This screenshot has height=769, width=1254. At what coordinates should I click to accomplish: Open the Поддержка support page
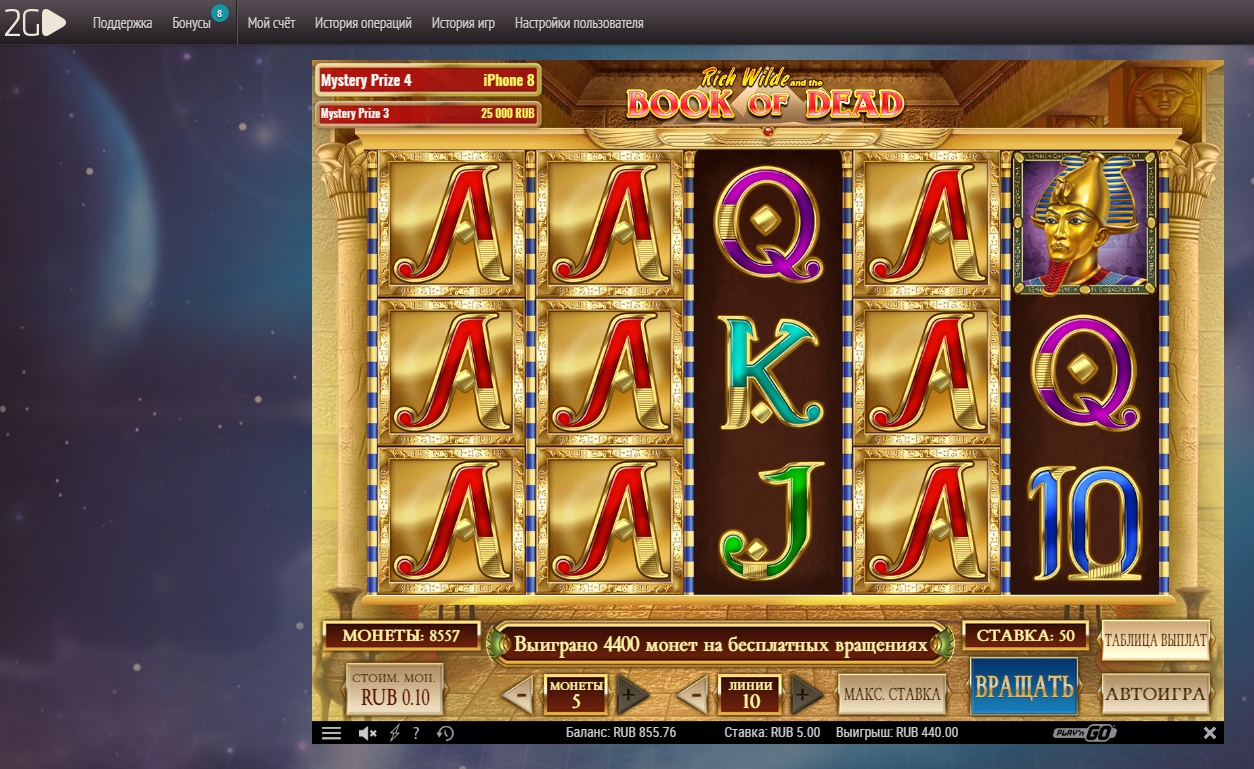click(x=122, y=23)
